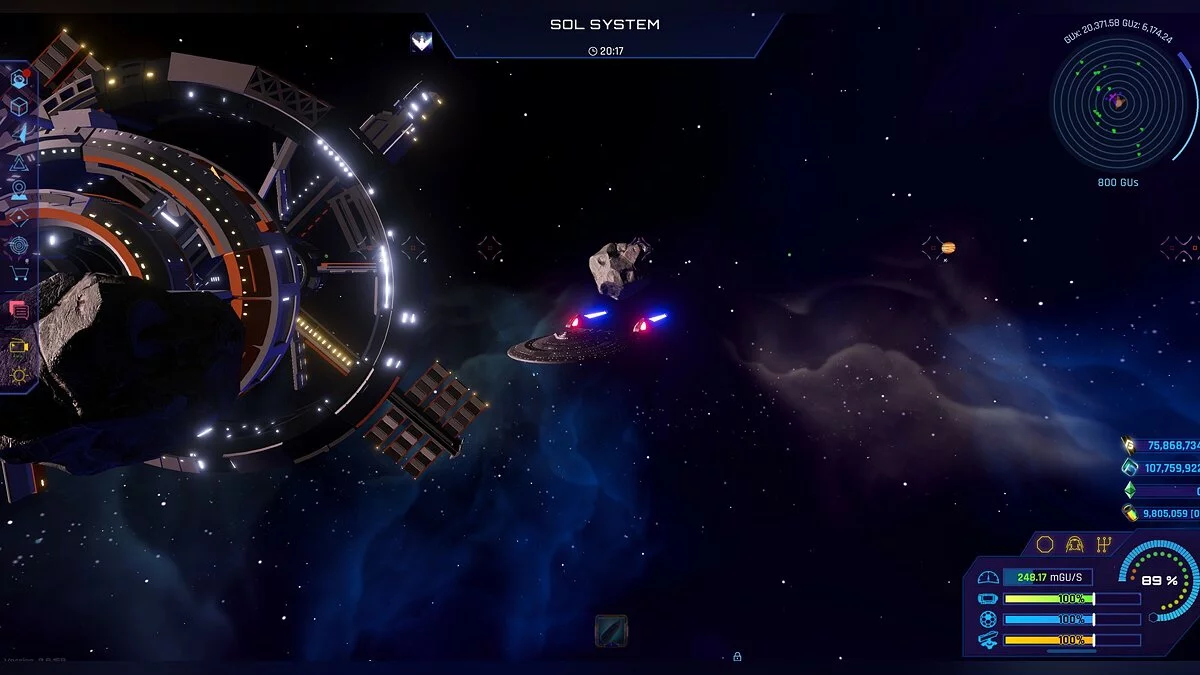Open the shopping cart store icon
Image resolution: width=1200 pixels, height=675 pixels.
[x=18, y=273]
